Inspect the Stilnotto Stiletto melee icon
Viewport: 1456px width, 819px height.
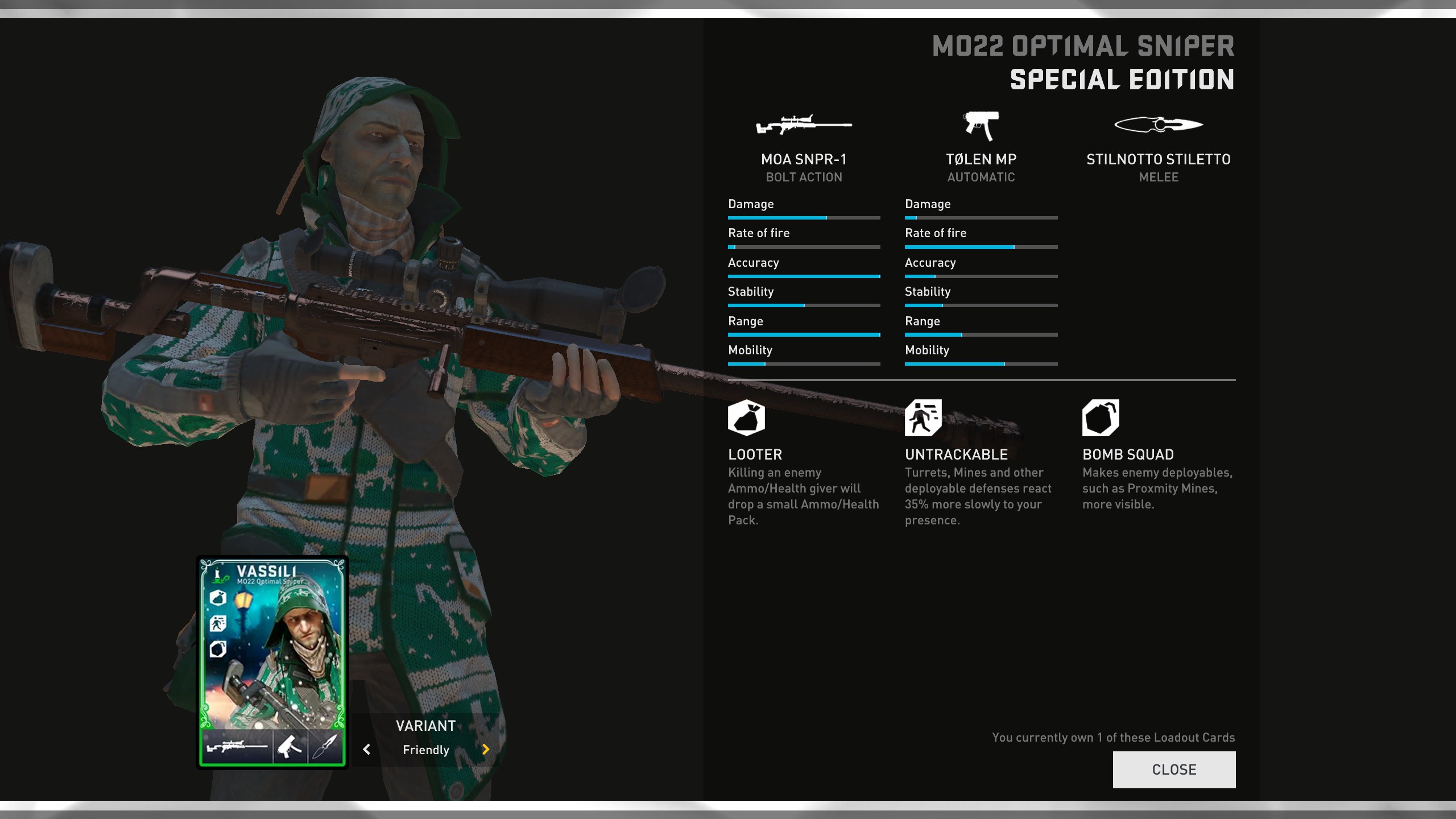click(x=1159, y=125)
